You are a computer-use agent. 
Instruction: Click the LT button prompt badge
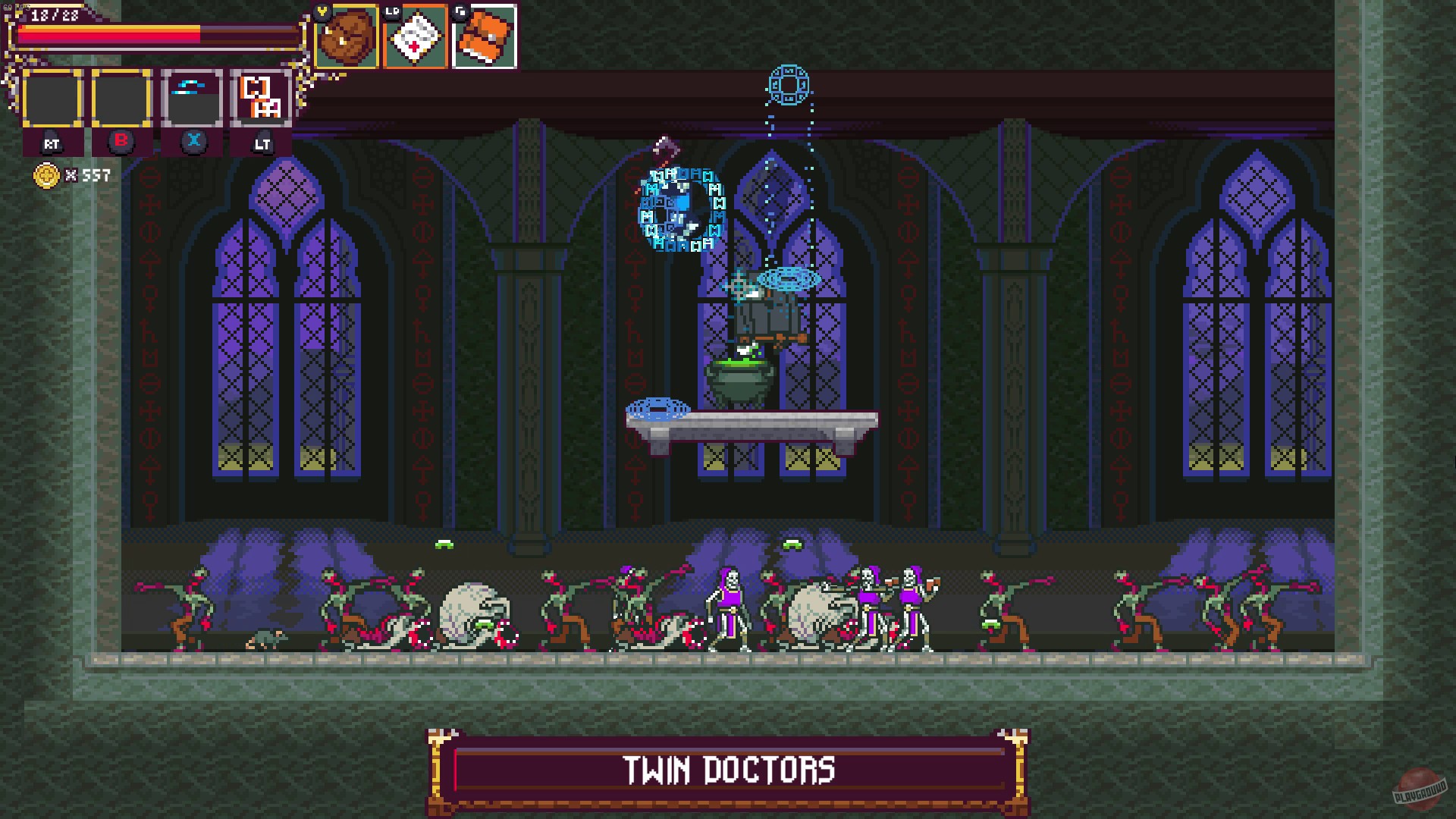click(261, 144)
